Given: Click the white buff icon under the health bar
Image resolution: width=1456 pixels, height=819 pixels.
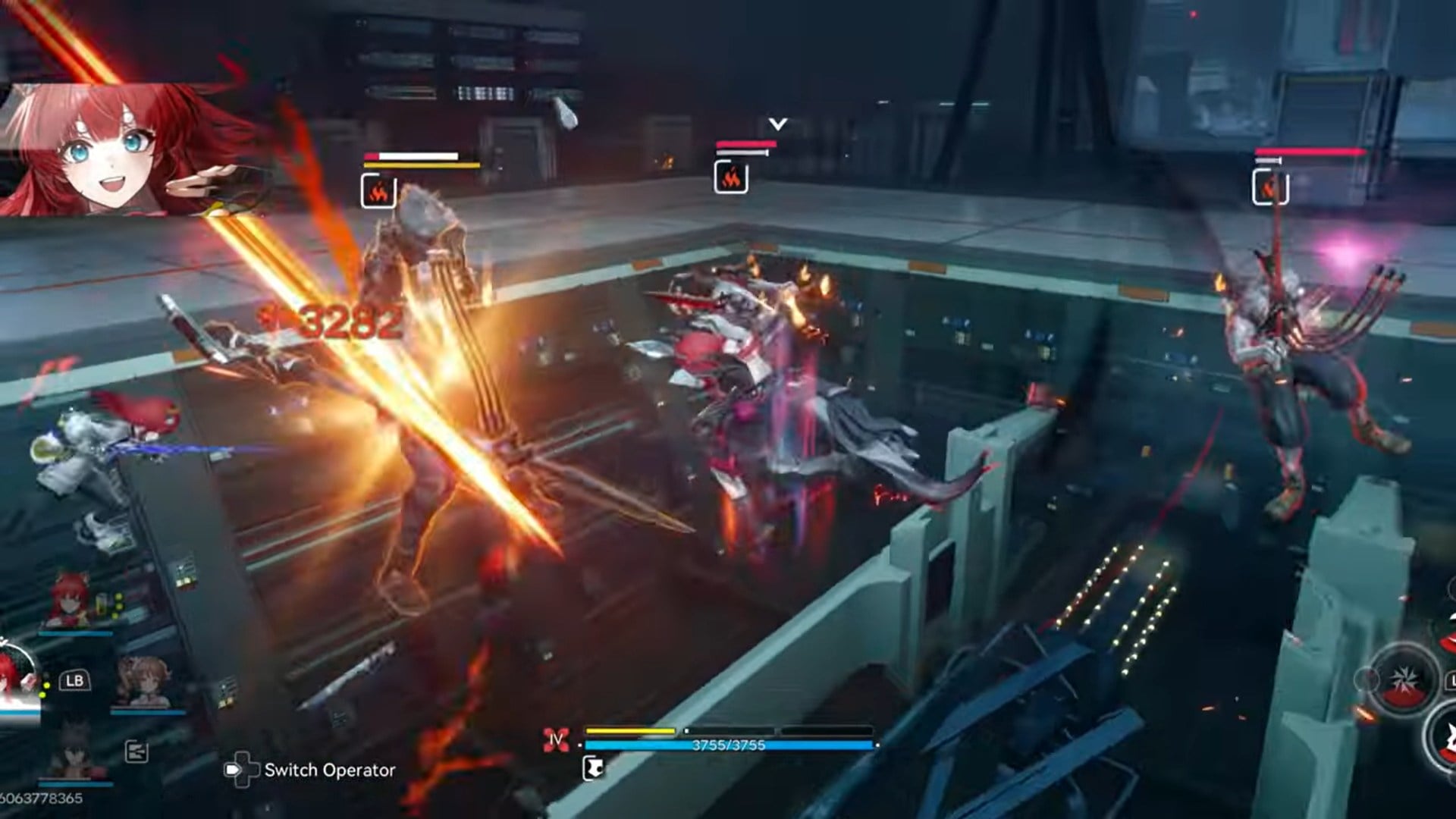Looking at the screenshot, I should 593,768.
